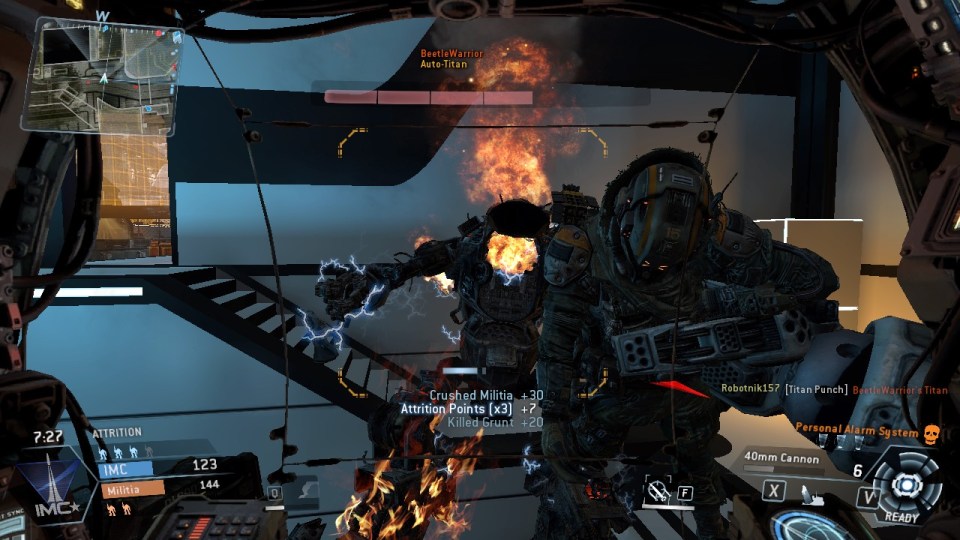Activate the Titan core ability icon marked READY
Image resolution: width=960 pixels, height=540 pixels.
tap(907, 485)
